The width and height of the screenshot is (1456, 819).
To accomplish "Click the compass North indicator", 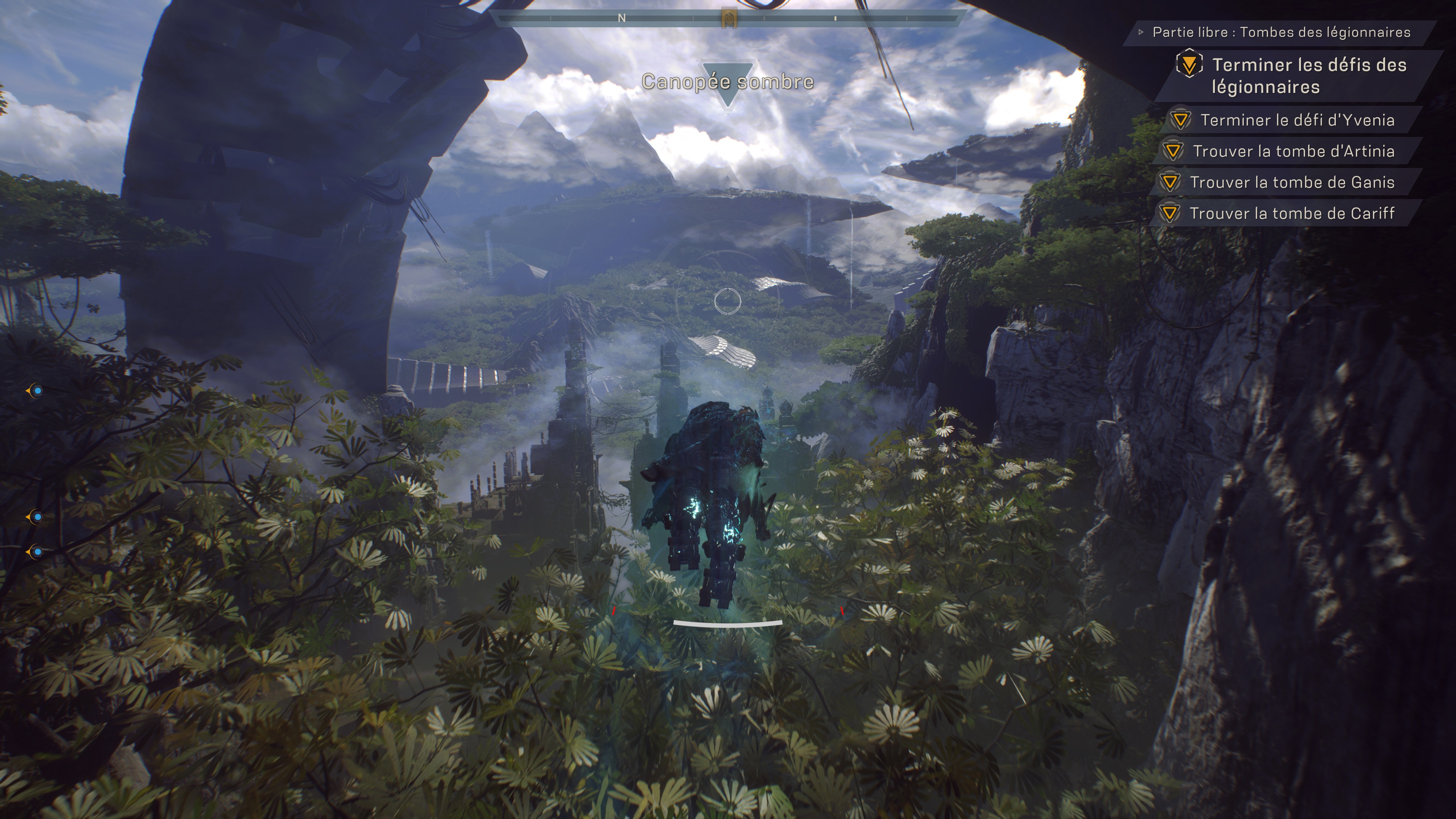I will click(621, 18).
